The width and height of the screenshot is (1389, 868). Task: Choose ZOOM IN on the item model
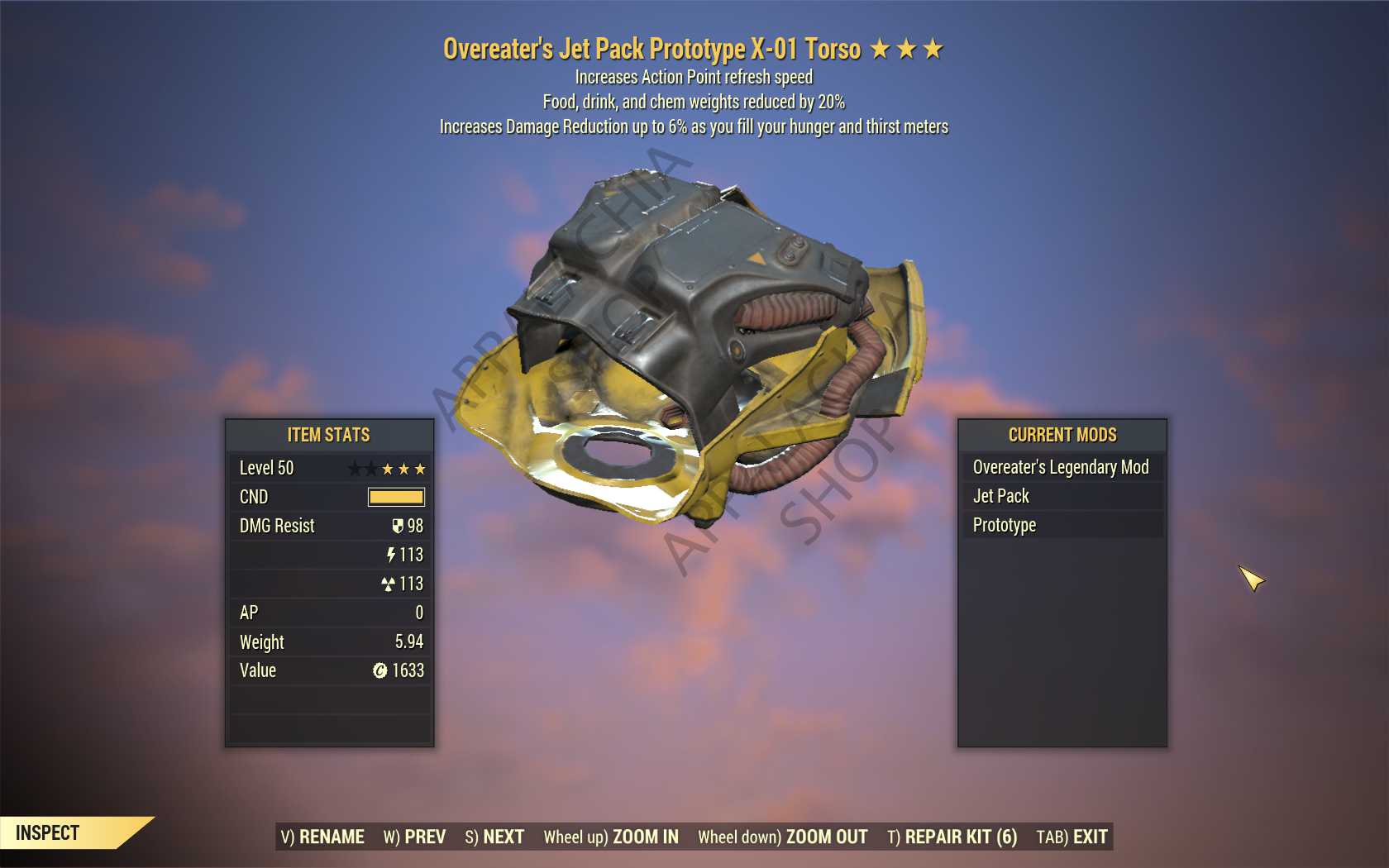pyautogui.click(x=611, y=837)
